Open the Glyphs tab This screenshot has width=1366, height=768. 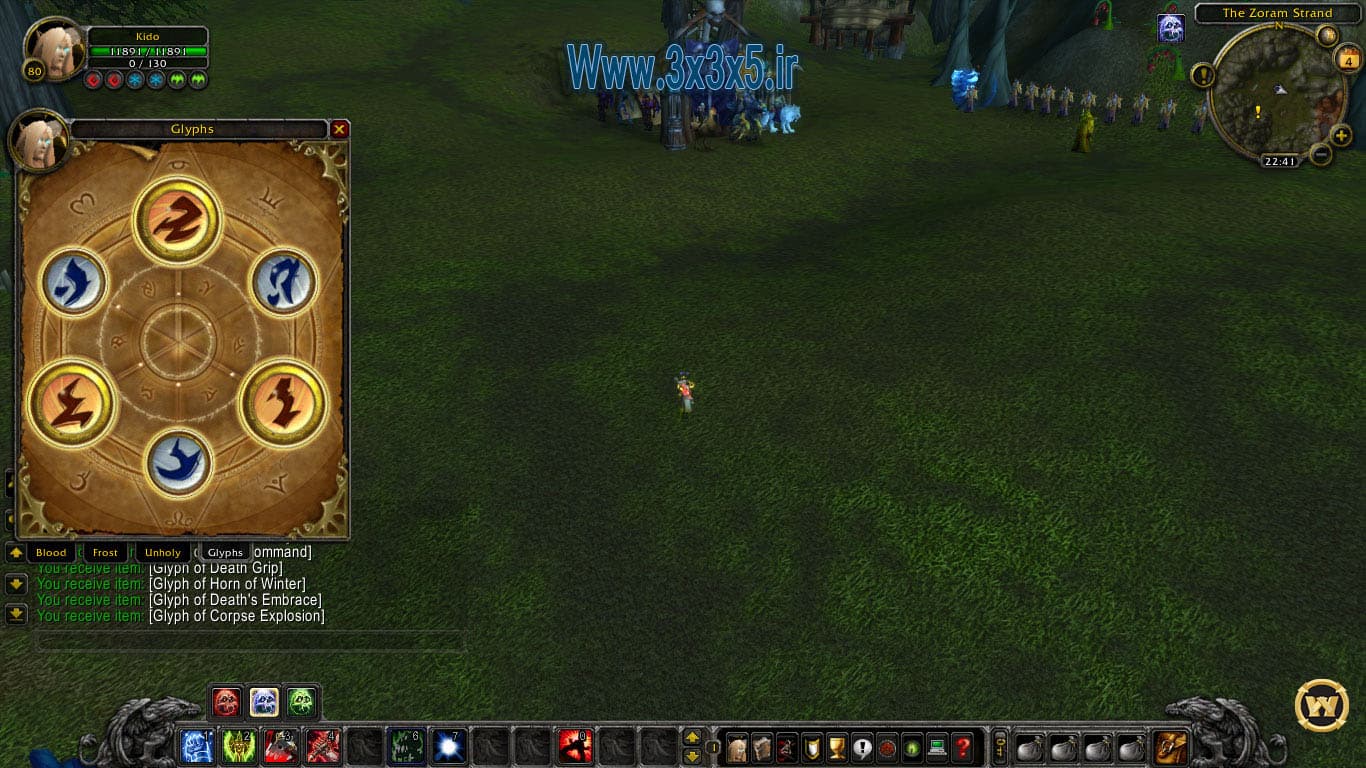[x=224, y=551]
